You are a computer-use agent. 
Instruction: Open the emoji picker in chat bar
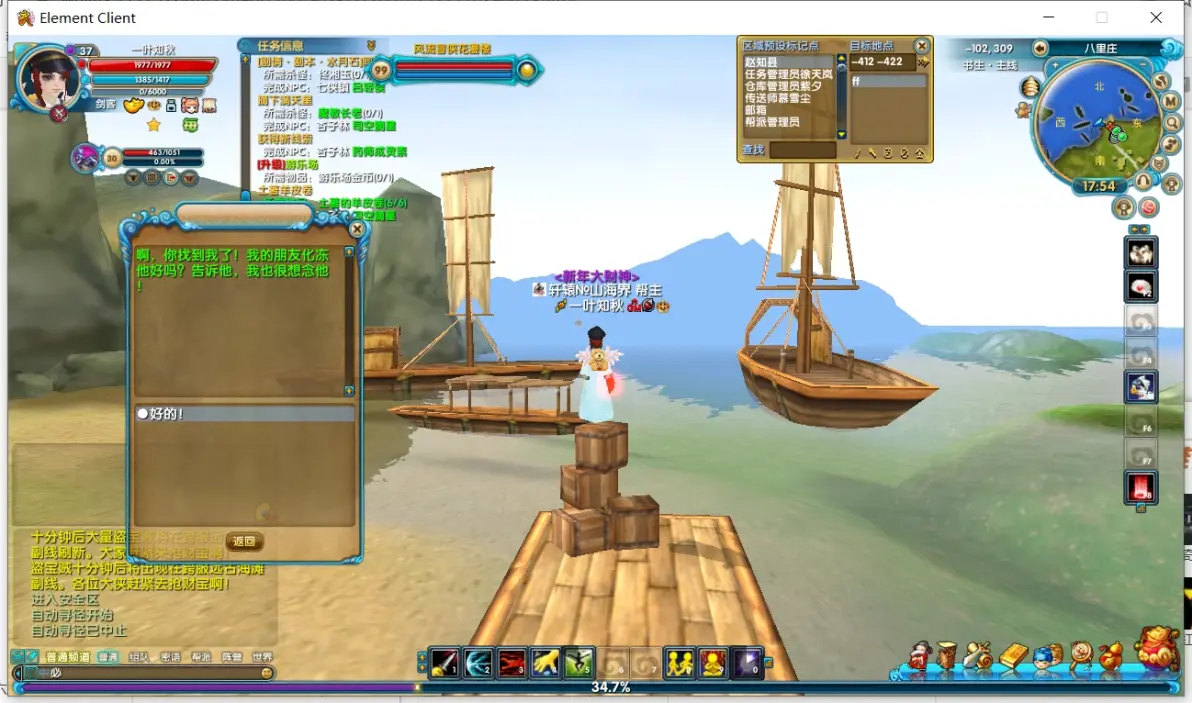point(267,673)
